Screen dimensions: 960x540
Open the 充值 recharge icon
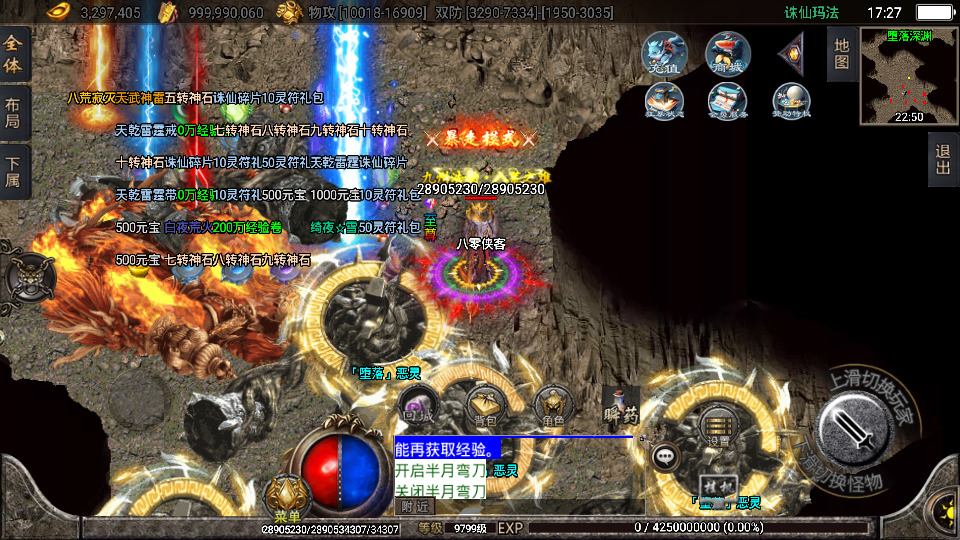[x=664, y=51]
